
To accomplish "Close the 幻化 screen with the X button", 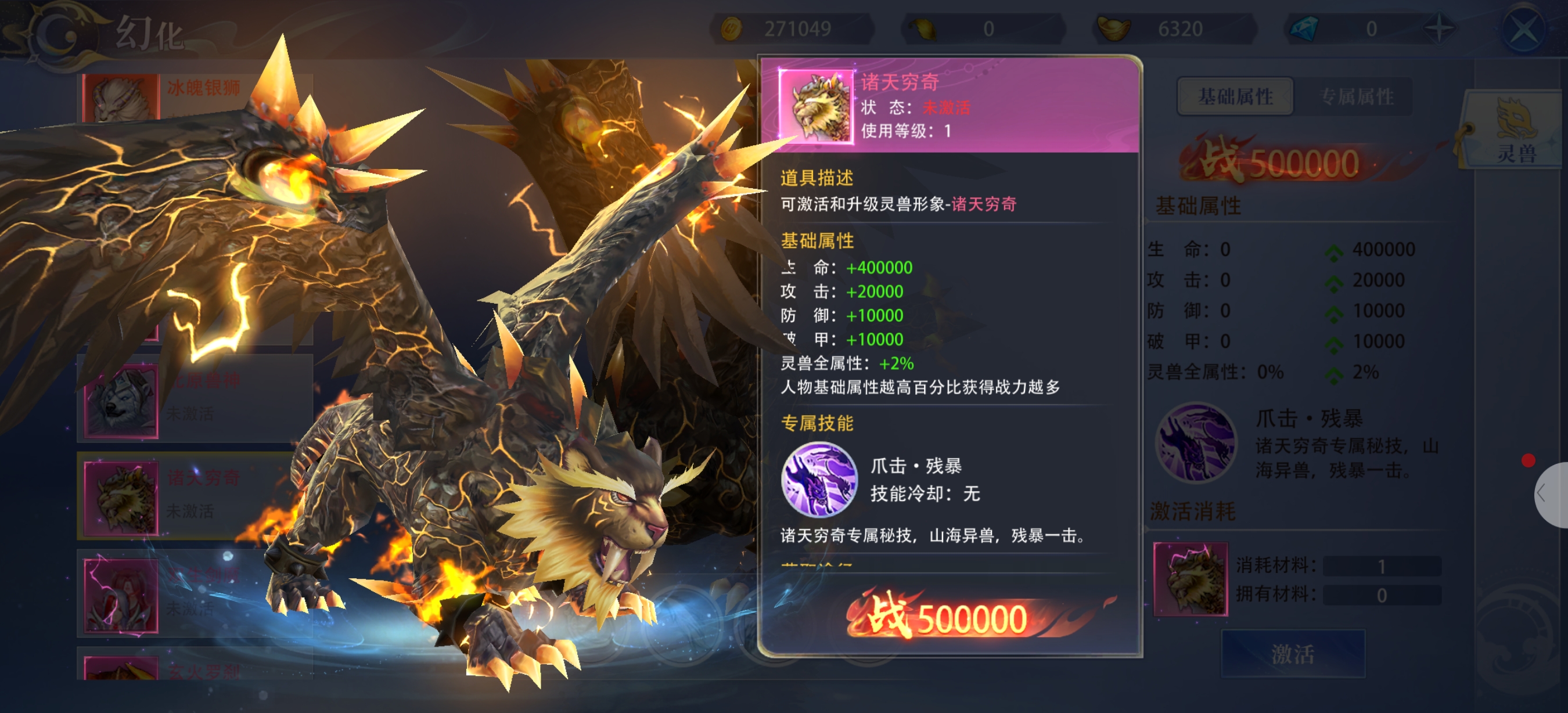I will point(1522,29).
